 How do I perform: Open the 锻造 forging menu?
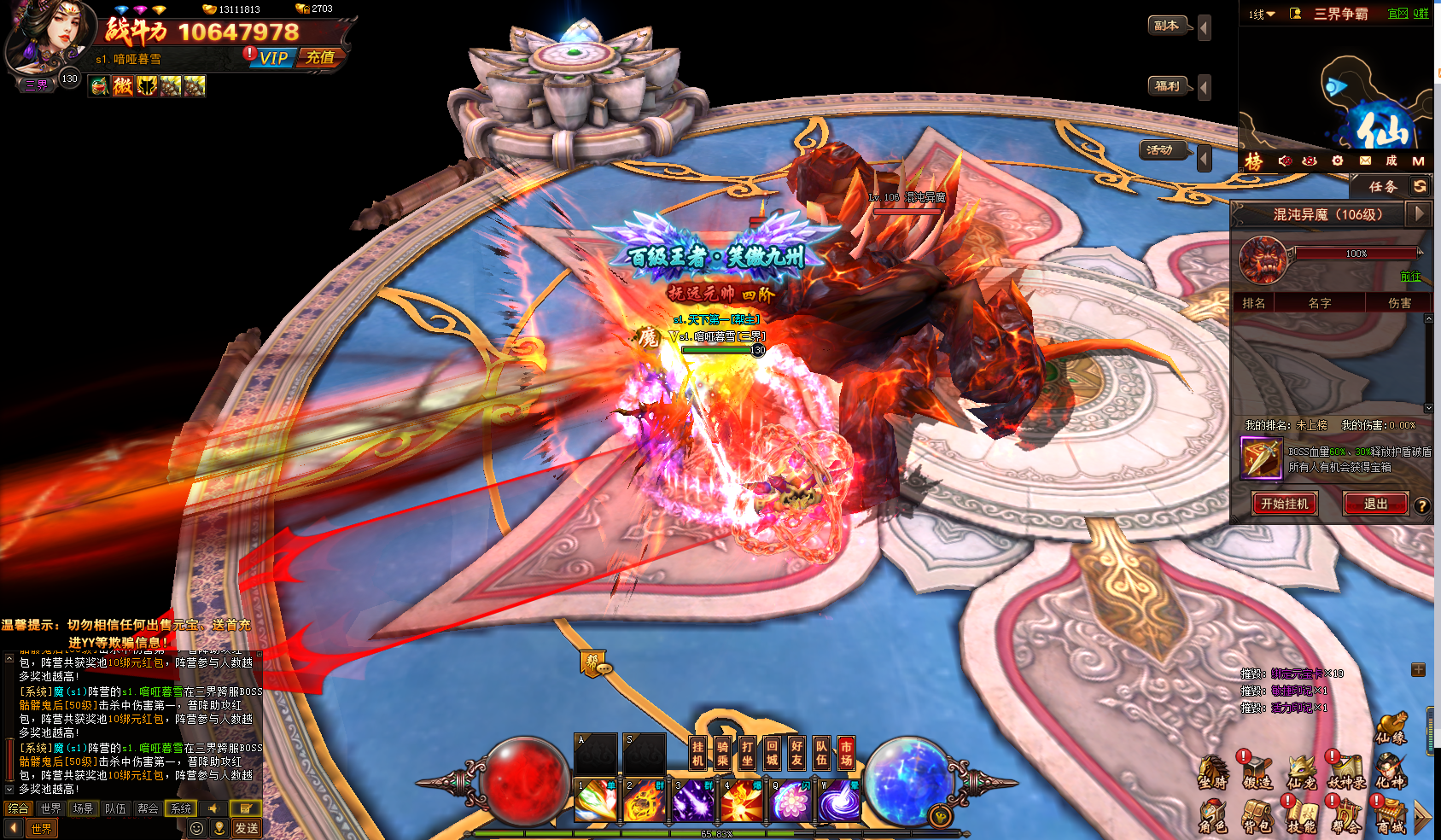[1257, 772]
